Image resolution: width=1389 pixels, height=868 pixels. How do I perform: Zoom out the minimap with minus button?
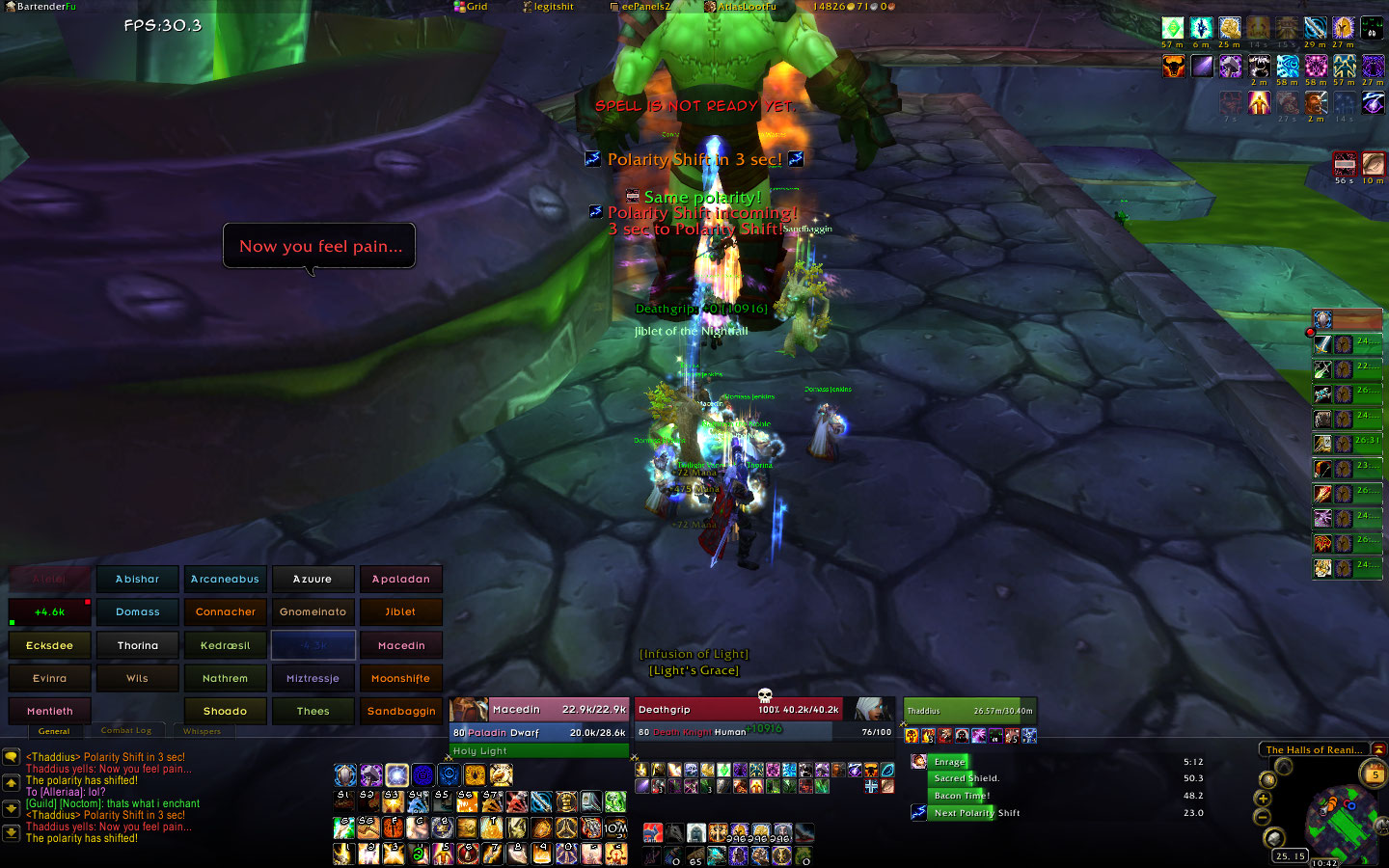(1263, 817)
